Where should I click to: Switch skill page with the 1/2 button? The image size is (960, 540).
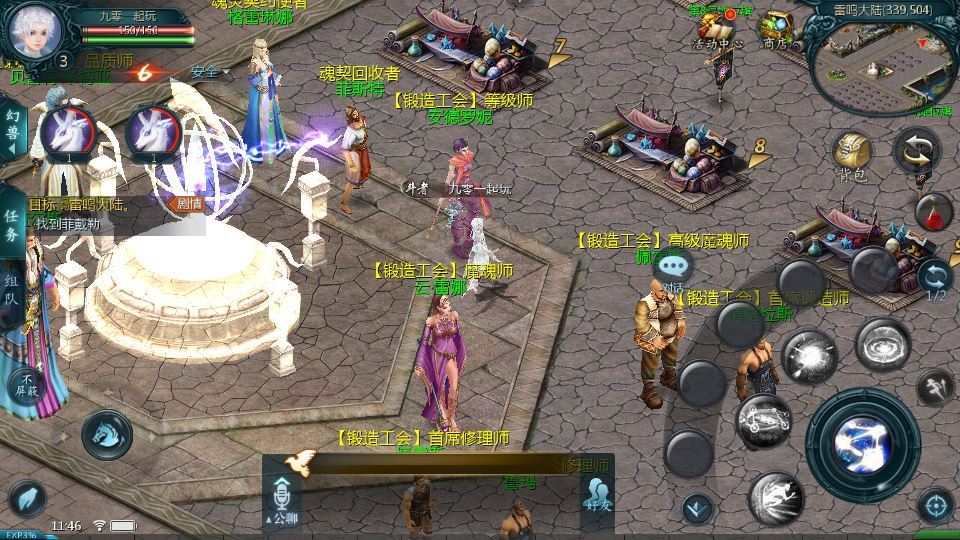tap(936, 280)
